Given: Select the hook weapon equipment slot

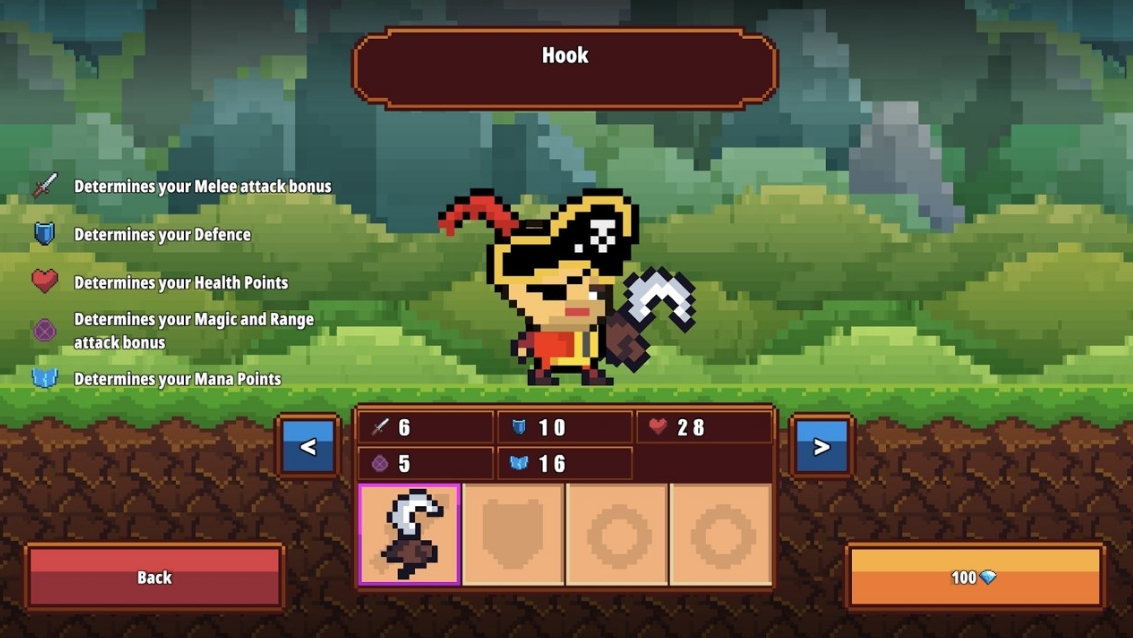Looking at the screenshot, I should coord(410,534).
